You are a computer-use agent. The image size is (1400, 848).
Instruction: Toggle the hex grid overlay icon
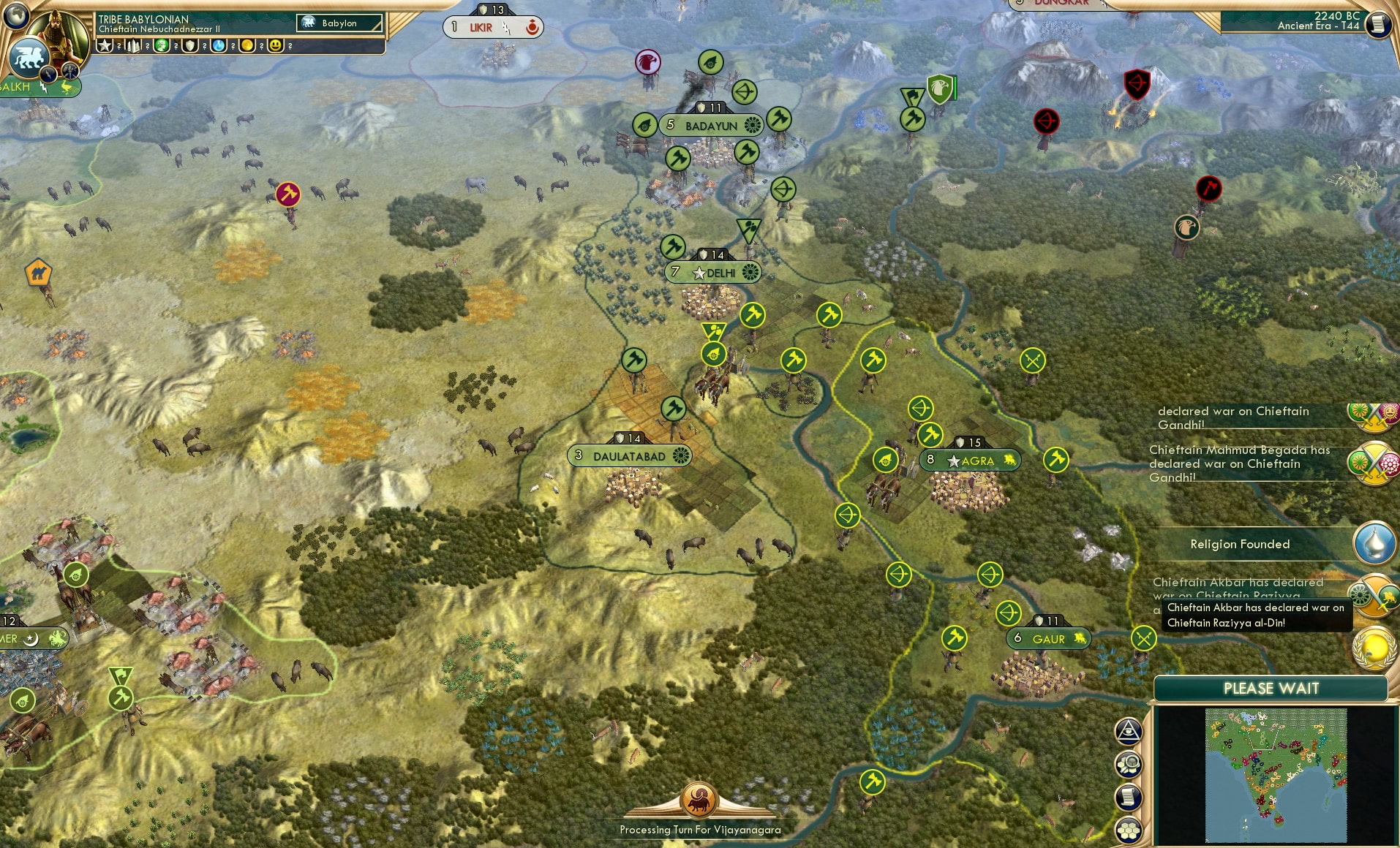pyautogui.click(x=1129, y=829)
